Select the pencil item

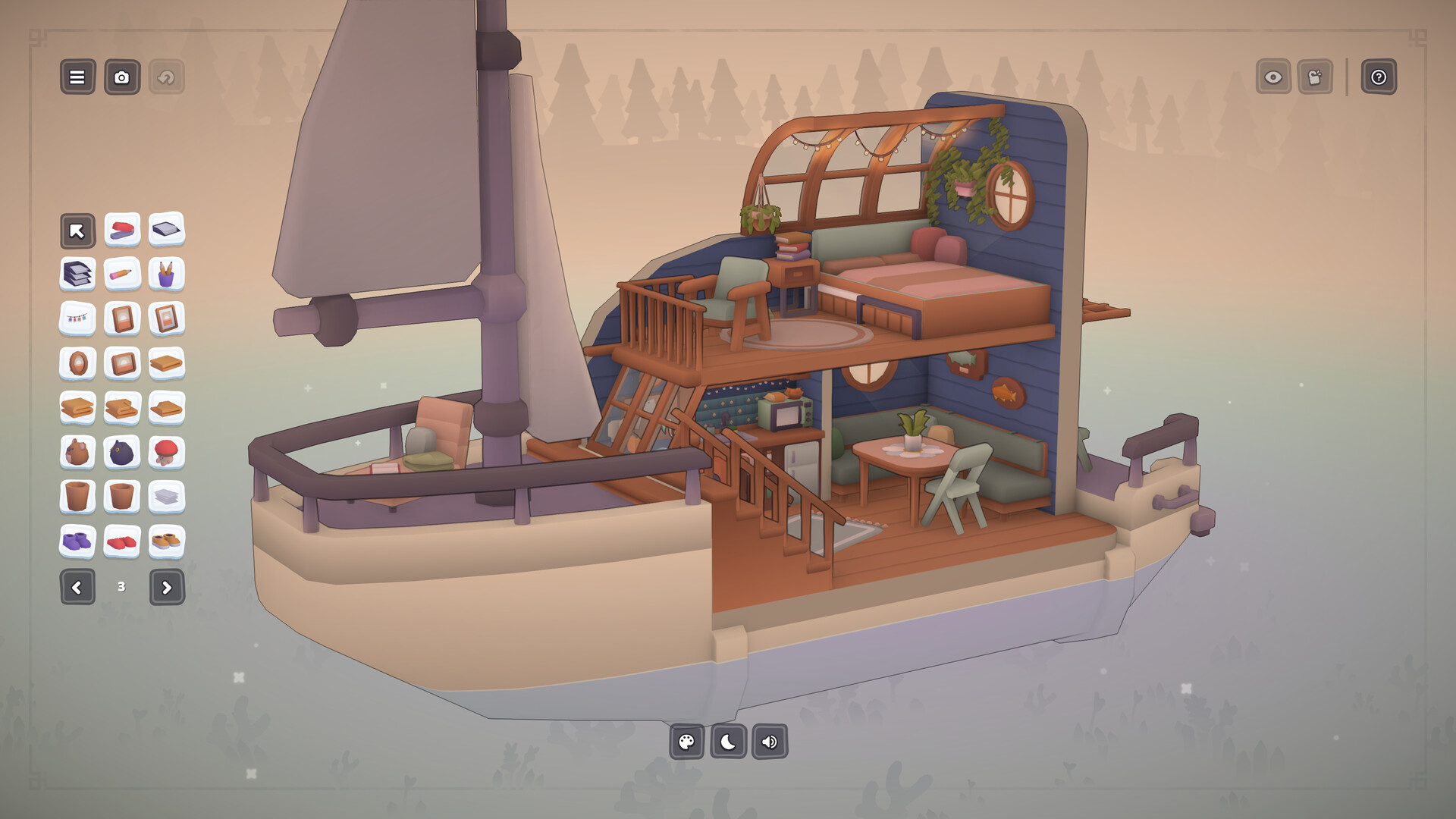point(122,275)
